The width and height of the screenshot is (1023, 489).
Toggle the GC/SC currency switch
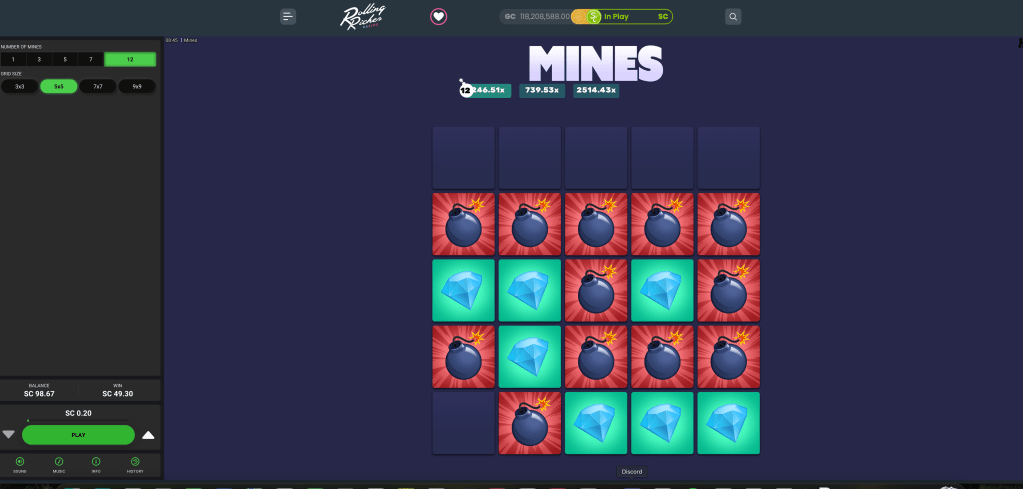click(592, 17)
